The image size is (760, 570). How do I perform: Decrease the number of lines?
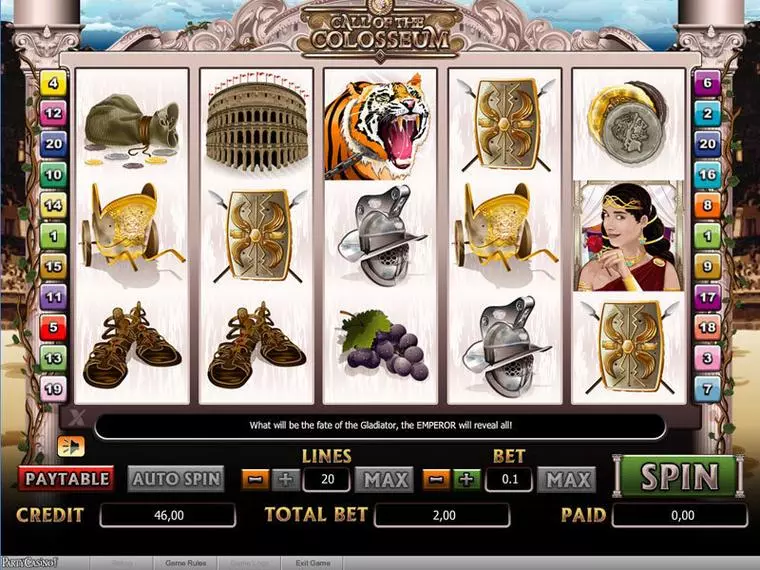[x=256, y=479]
